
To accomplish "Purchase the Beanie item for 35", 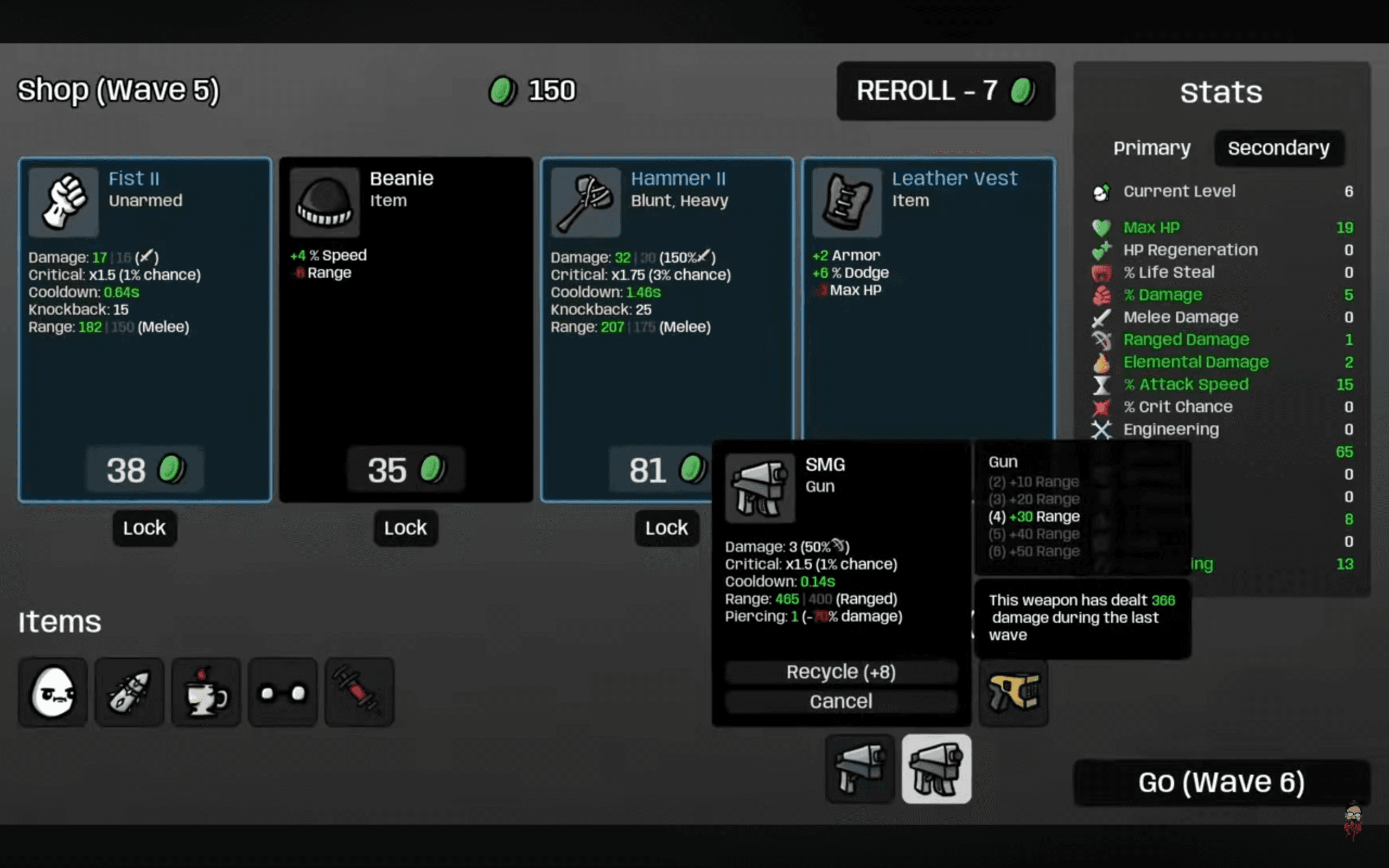I will pyautogui.click(x=405, y=470).
